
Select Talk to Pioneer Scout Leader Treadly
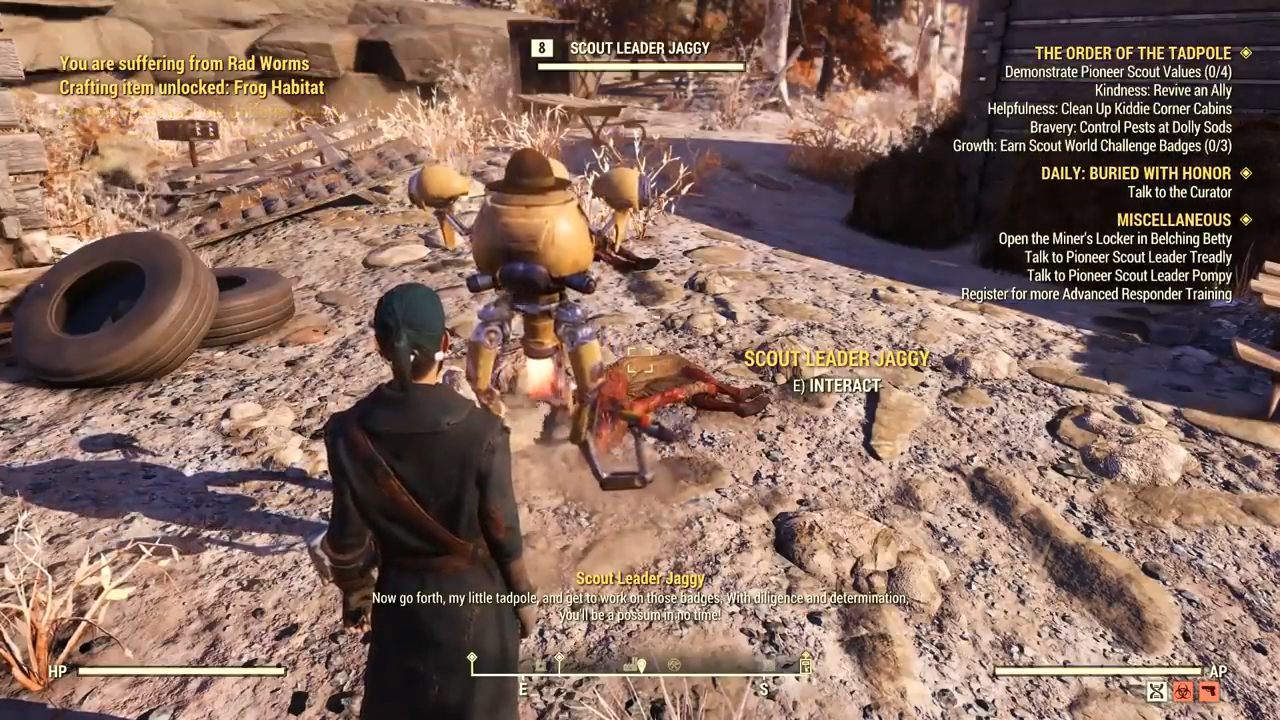click(x=1128, y=257)
